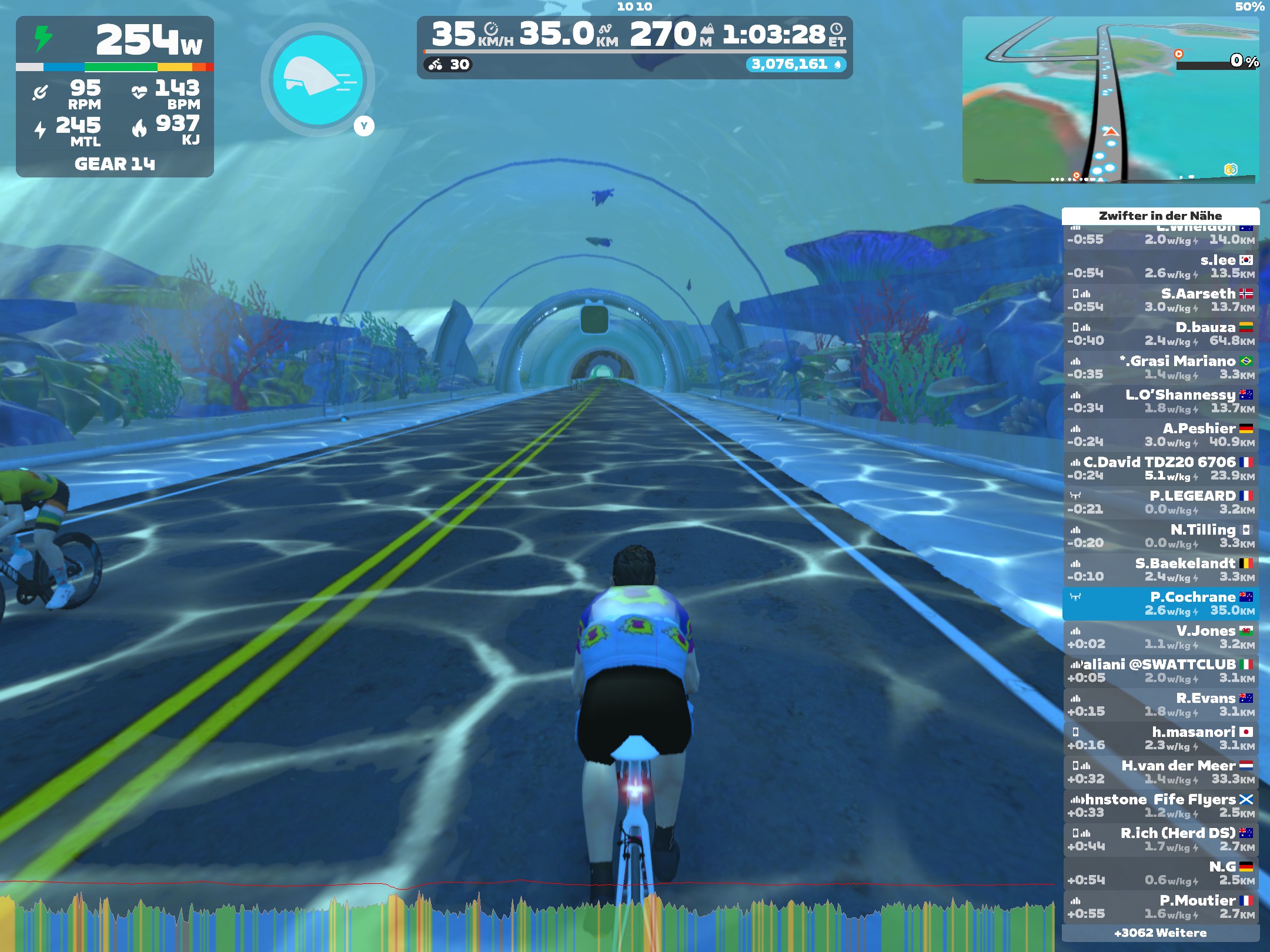Expand the +3062 Weitere rider list
The height and width of the screenshot is (952, 1270).
click(x=1161, y=933)
